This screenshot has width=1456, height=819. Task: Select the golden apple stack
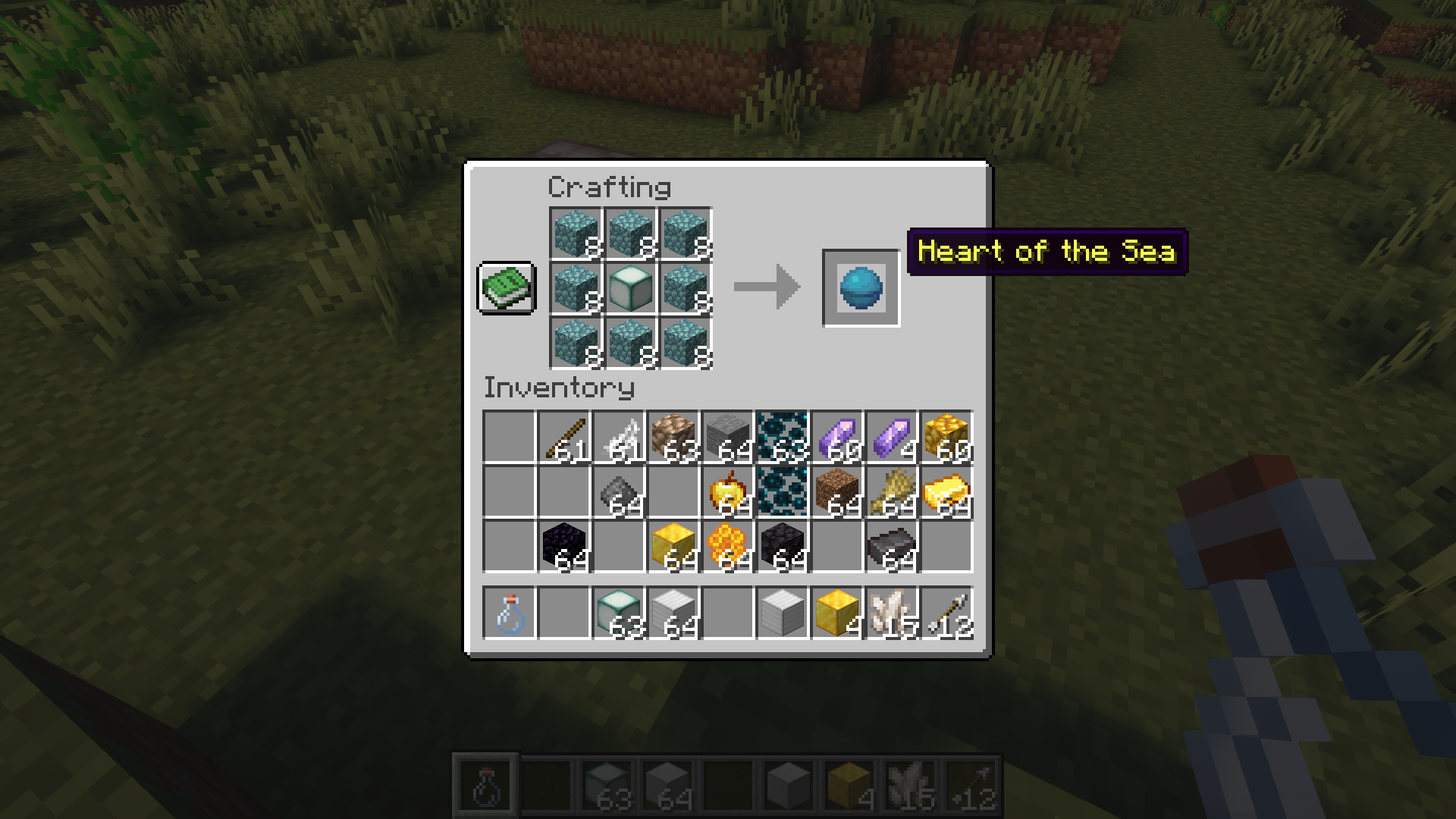pos(728,492)
